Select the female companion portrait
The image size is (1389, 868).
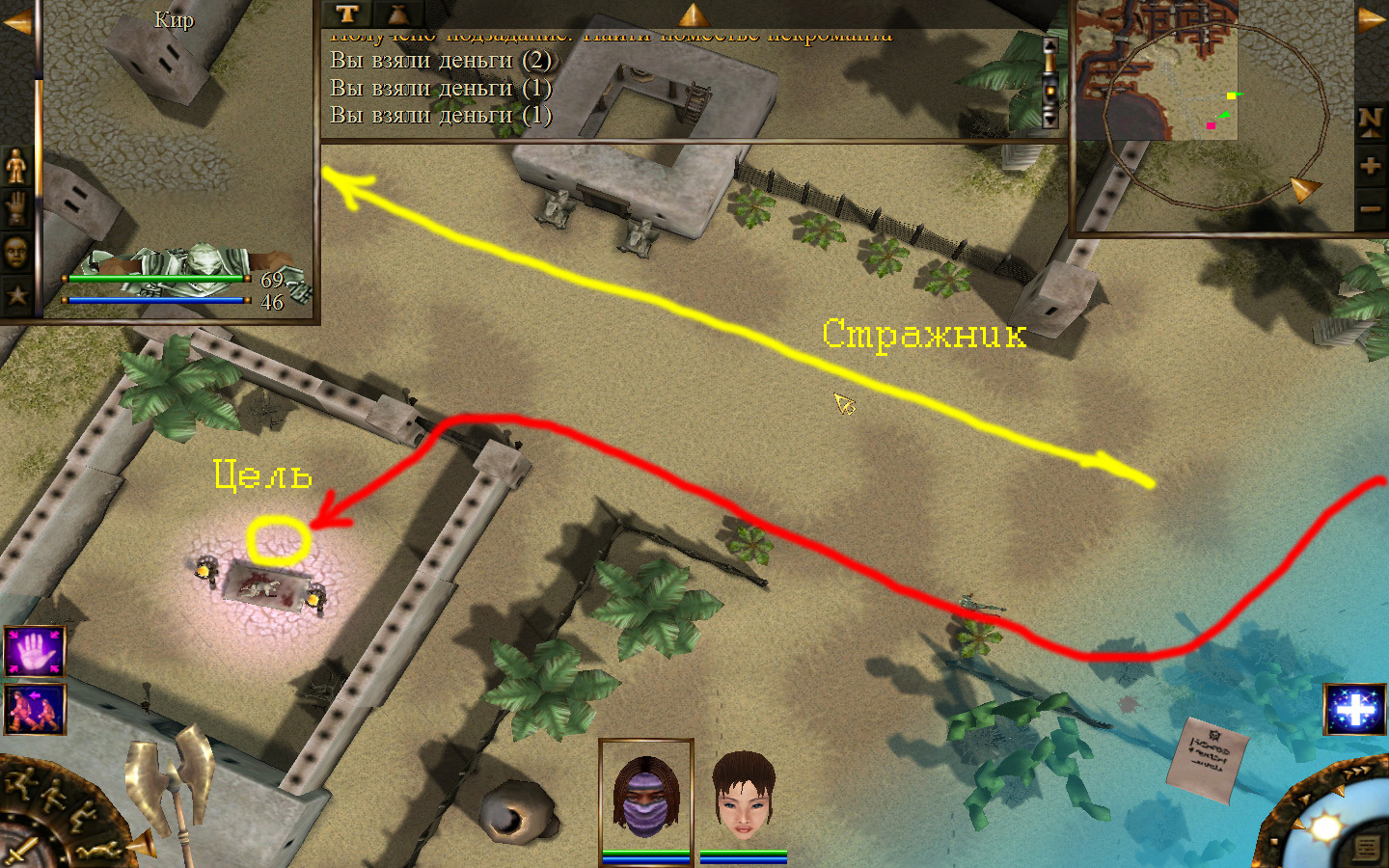click(743, 796)
